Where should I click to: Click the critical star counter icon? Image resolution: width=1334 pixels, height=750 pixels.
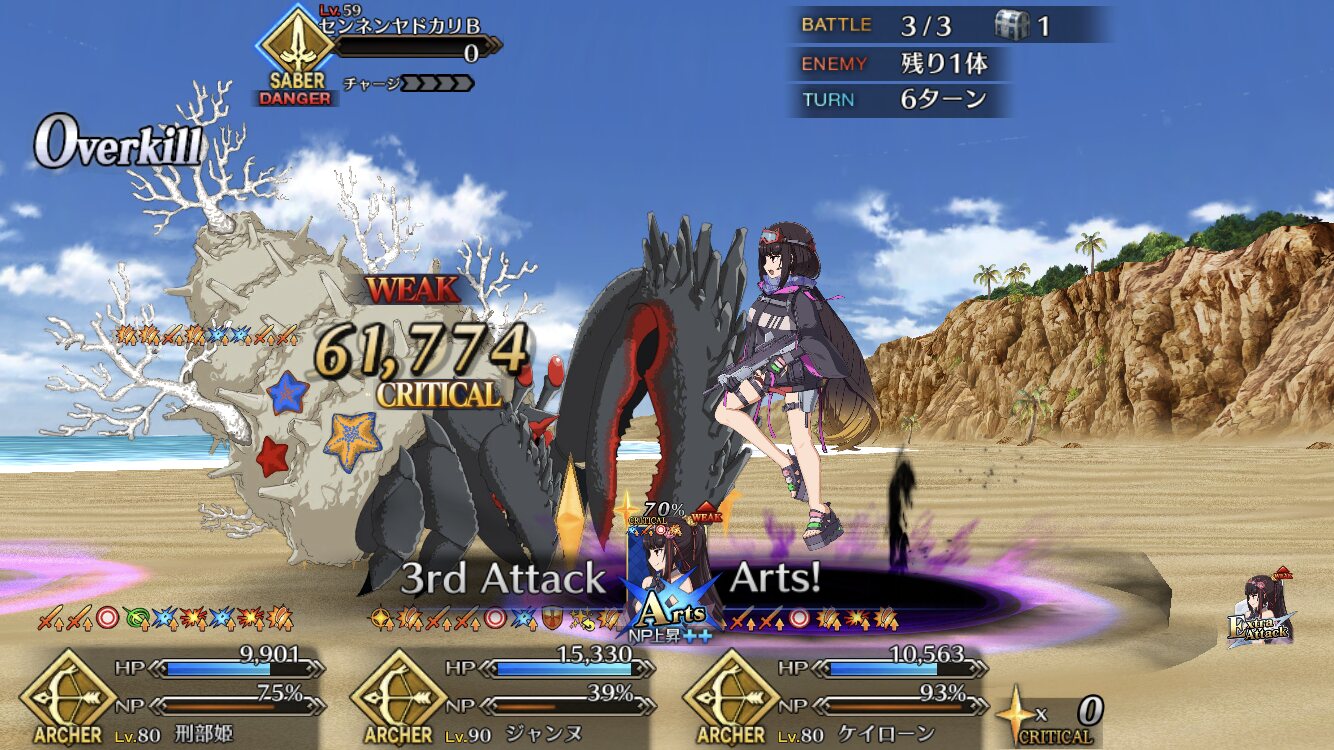(1016, 710)
